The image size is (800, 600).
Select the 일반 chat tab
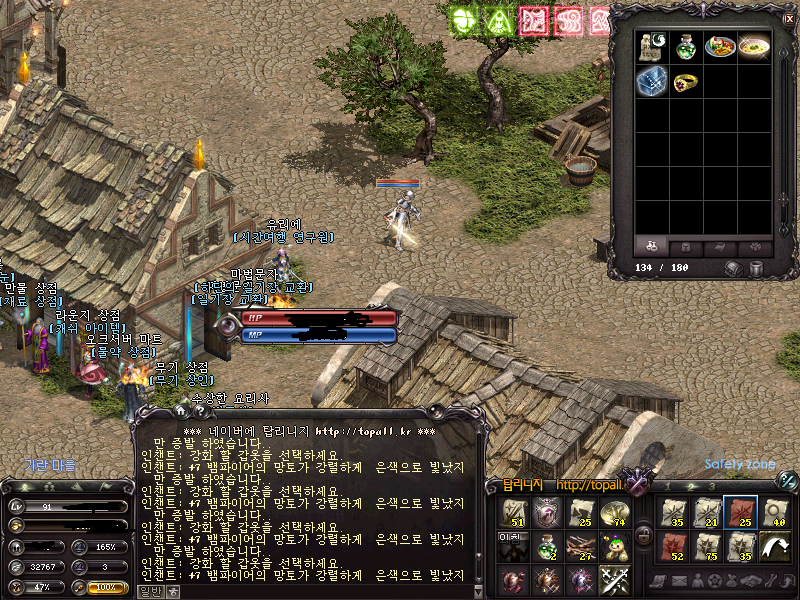coord(148,590)
